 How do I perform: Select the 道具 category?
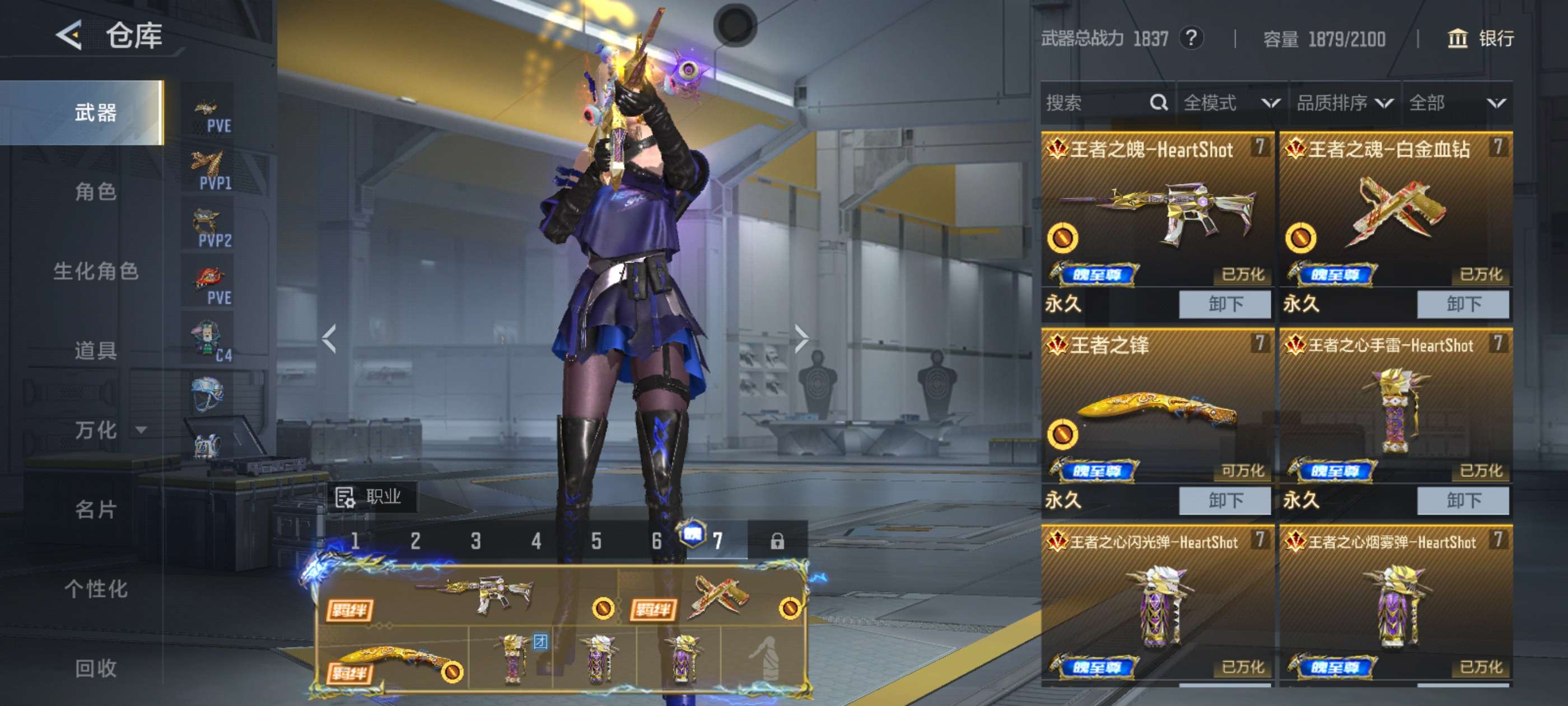tap(96, 350)
